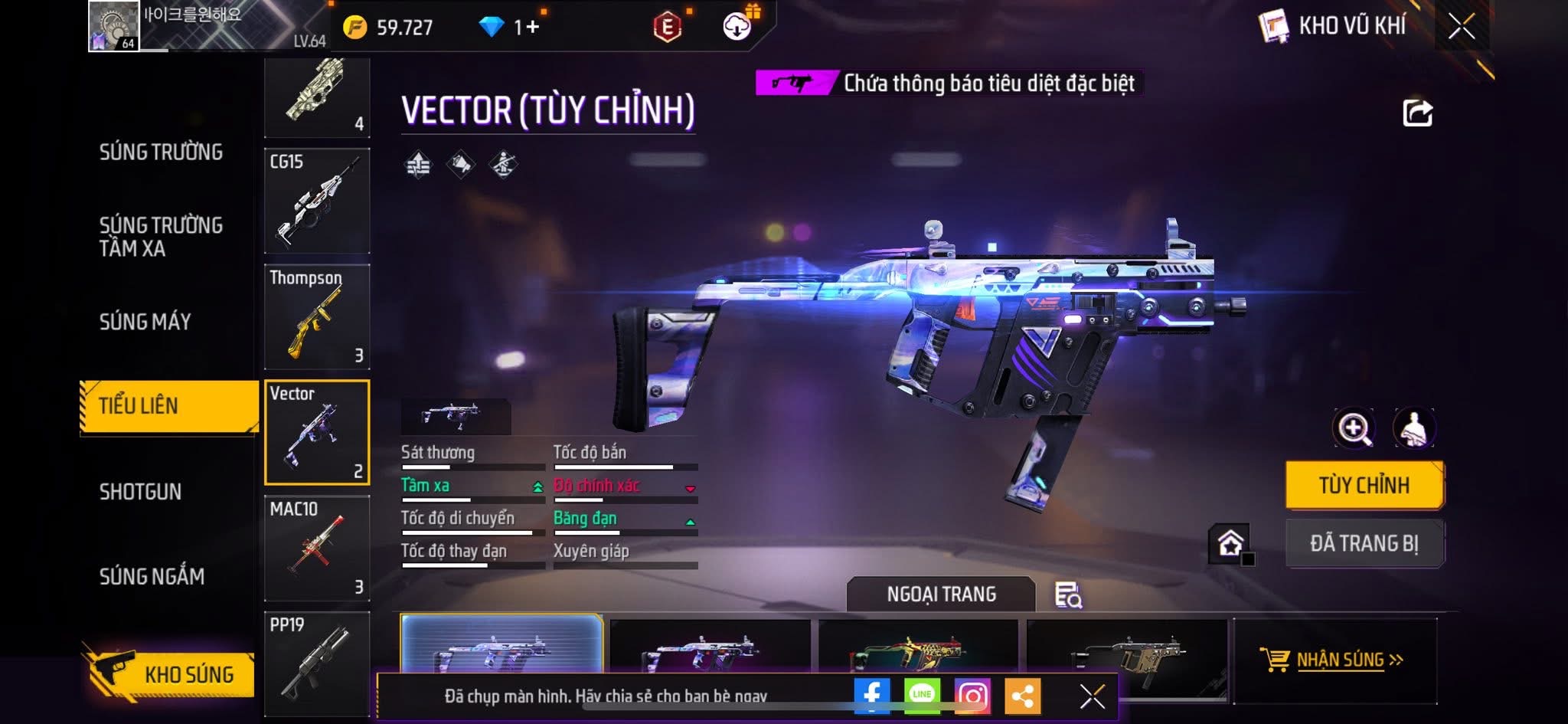
Task: Zoom in on the weapon with magnifier icon
Action: coord(1354,428)
